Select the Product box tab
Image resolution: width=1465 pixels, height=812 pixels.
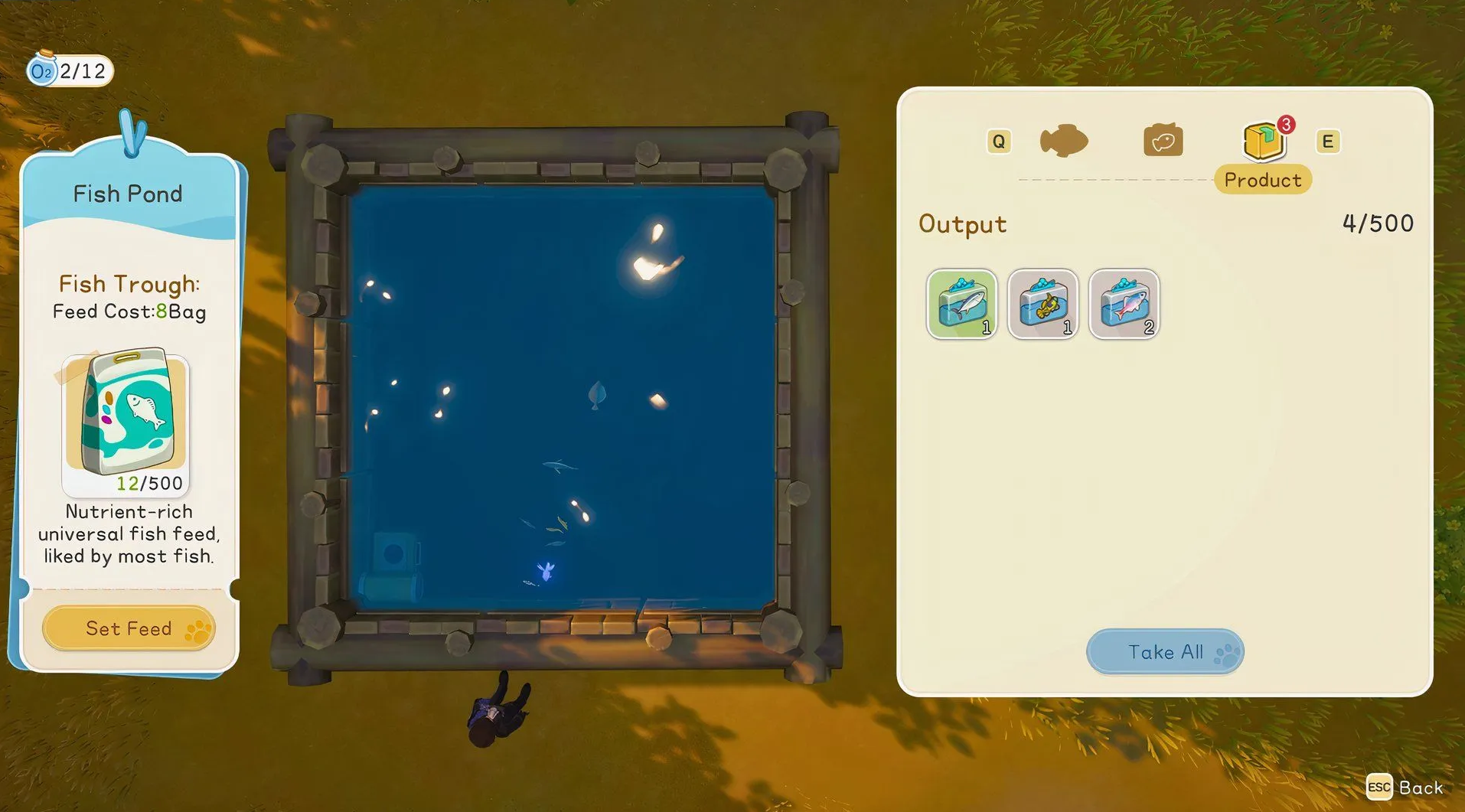(1264, 142)
